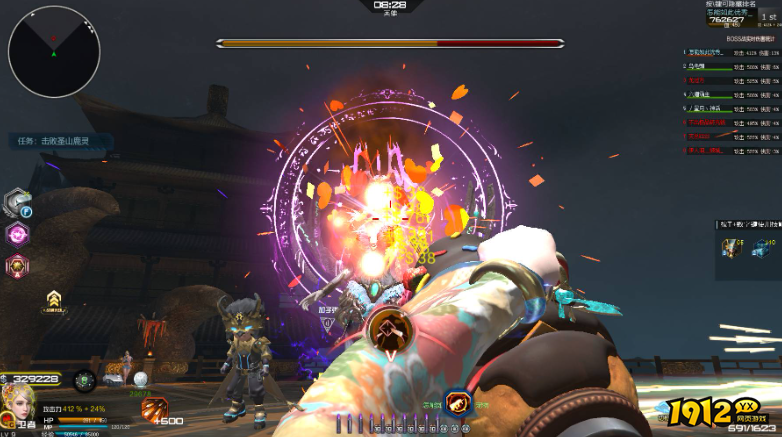Activate the round flame skill at bottom center
Screen dimensions: 782x437
(459, 403)
